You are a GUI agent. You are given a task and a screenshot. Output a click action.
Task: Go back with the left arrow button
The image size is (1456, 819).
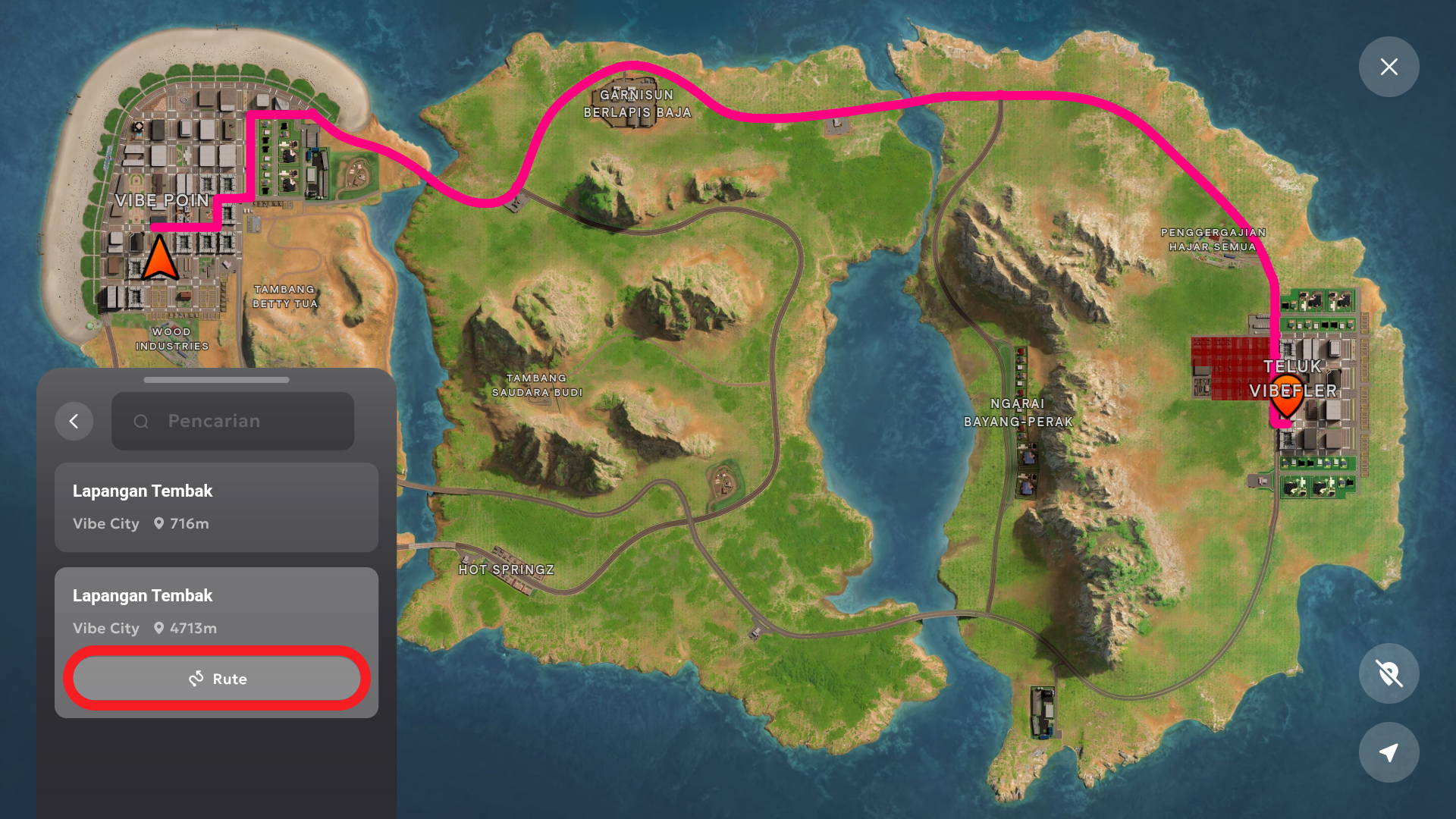pos(74,422)
